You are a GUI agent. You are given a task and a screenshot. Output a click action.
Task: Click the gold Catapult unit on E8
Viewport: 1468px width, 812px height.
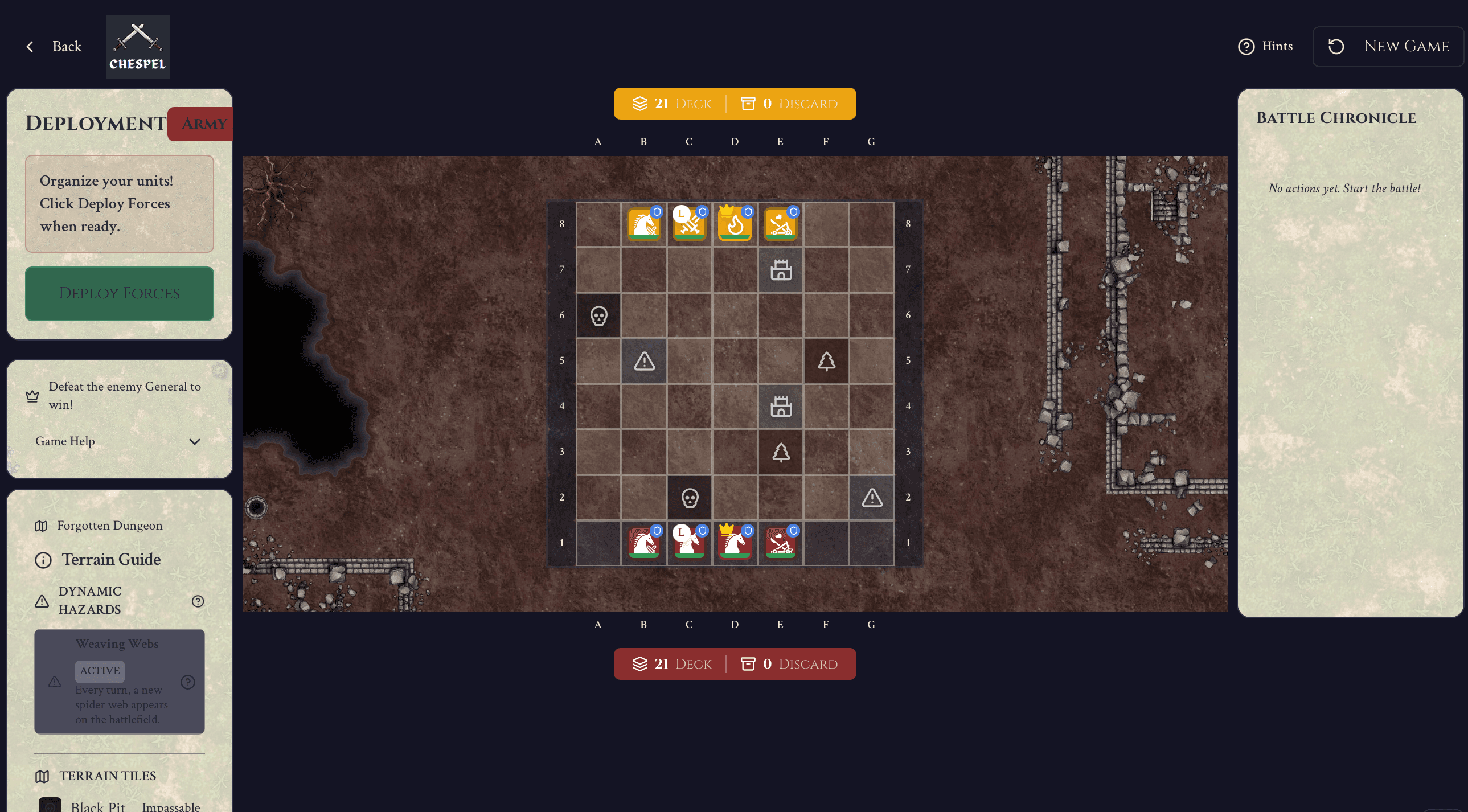[x=780, y=224]
